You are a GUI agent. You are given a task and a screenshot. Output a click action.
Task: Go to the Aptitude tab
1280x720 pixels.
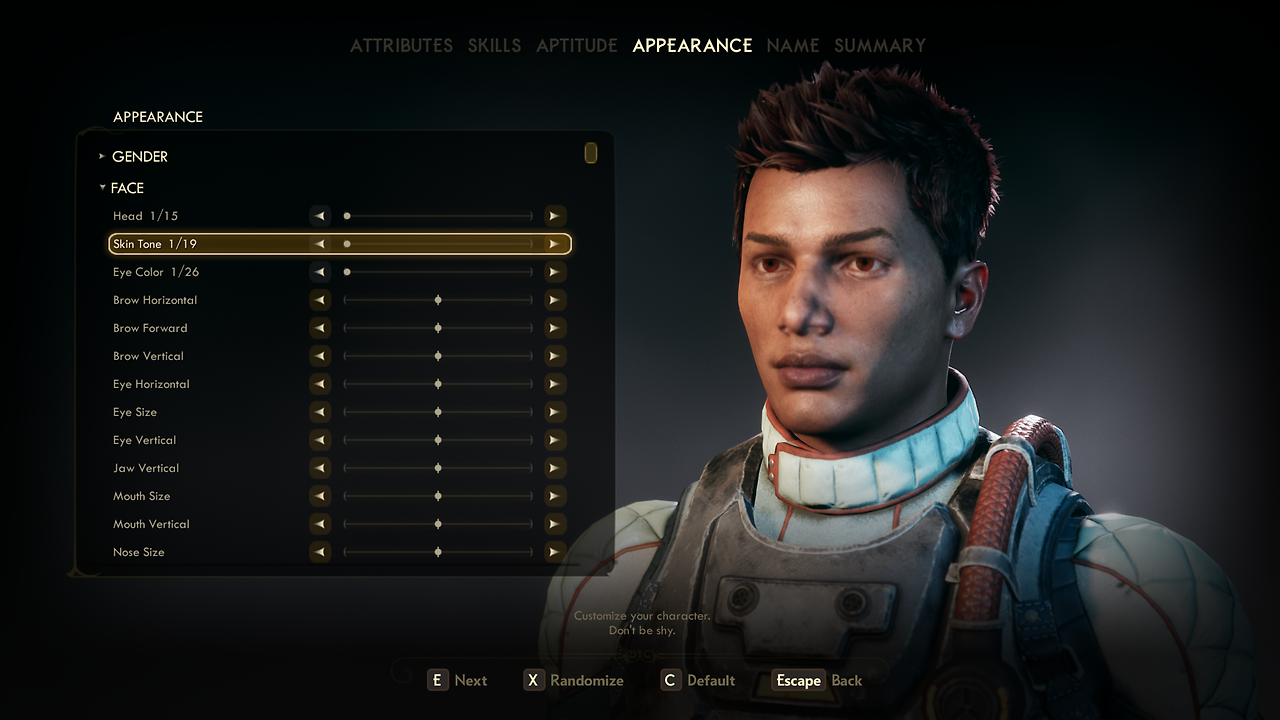[576, 46]
